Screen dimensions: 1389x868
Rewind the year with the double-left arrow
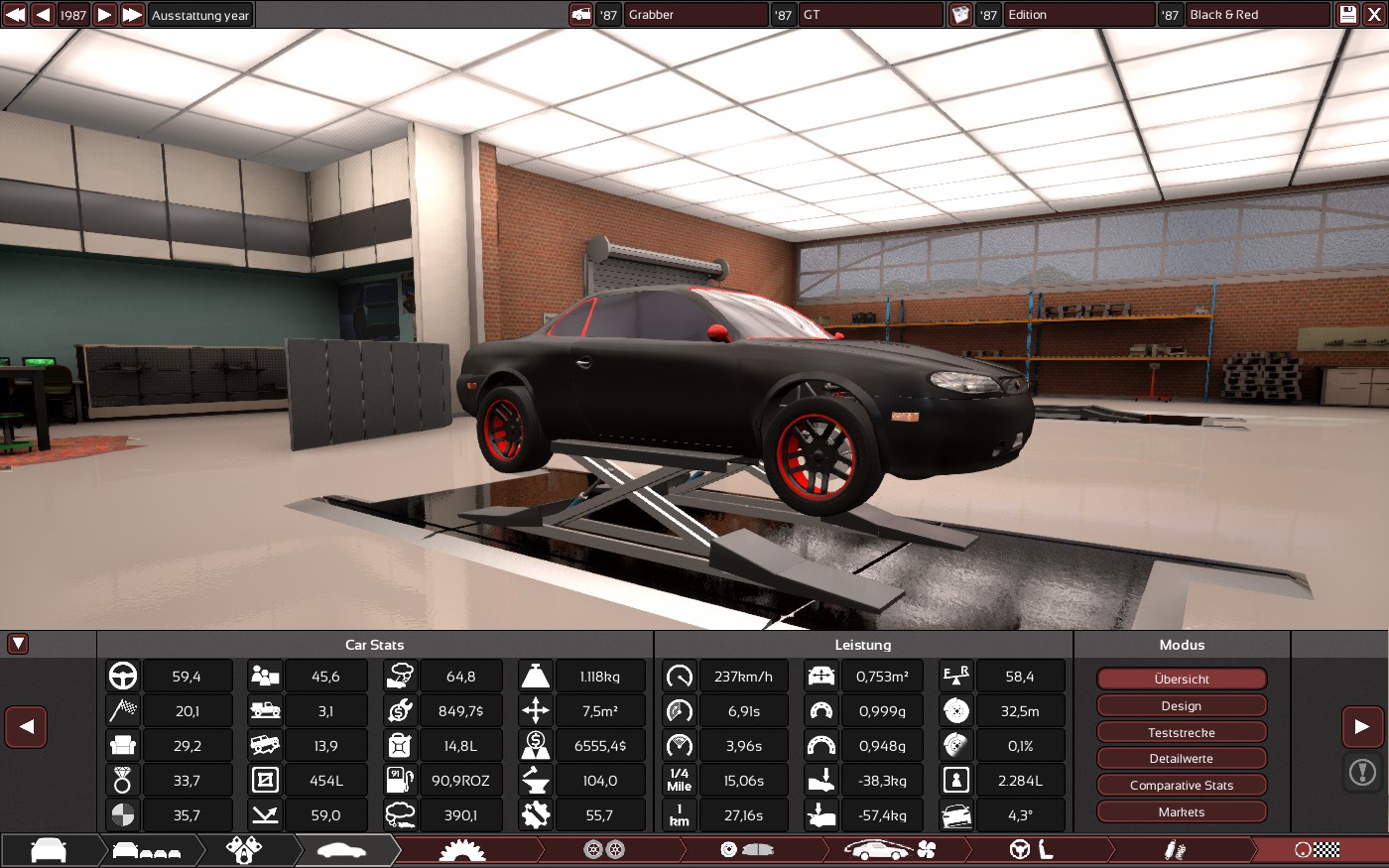(15, 15)
